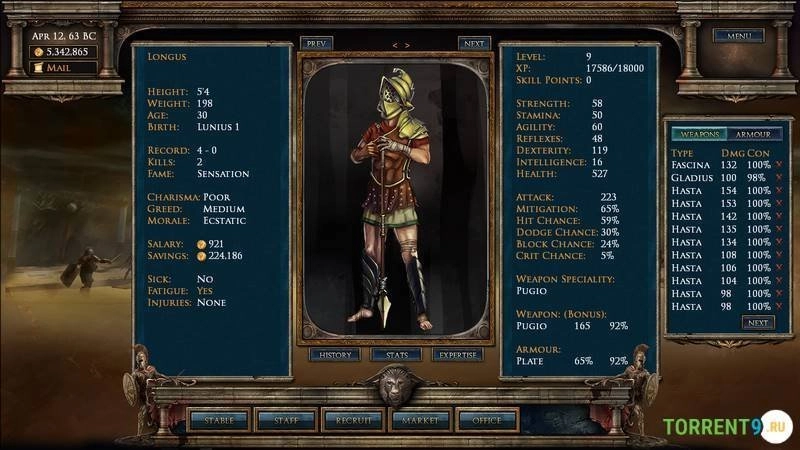Enter the Office screen
The image size is (800, 450).
coord(487,420)
